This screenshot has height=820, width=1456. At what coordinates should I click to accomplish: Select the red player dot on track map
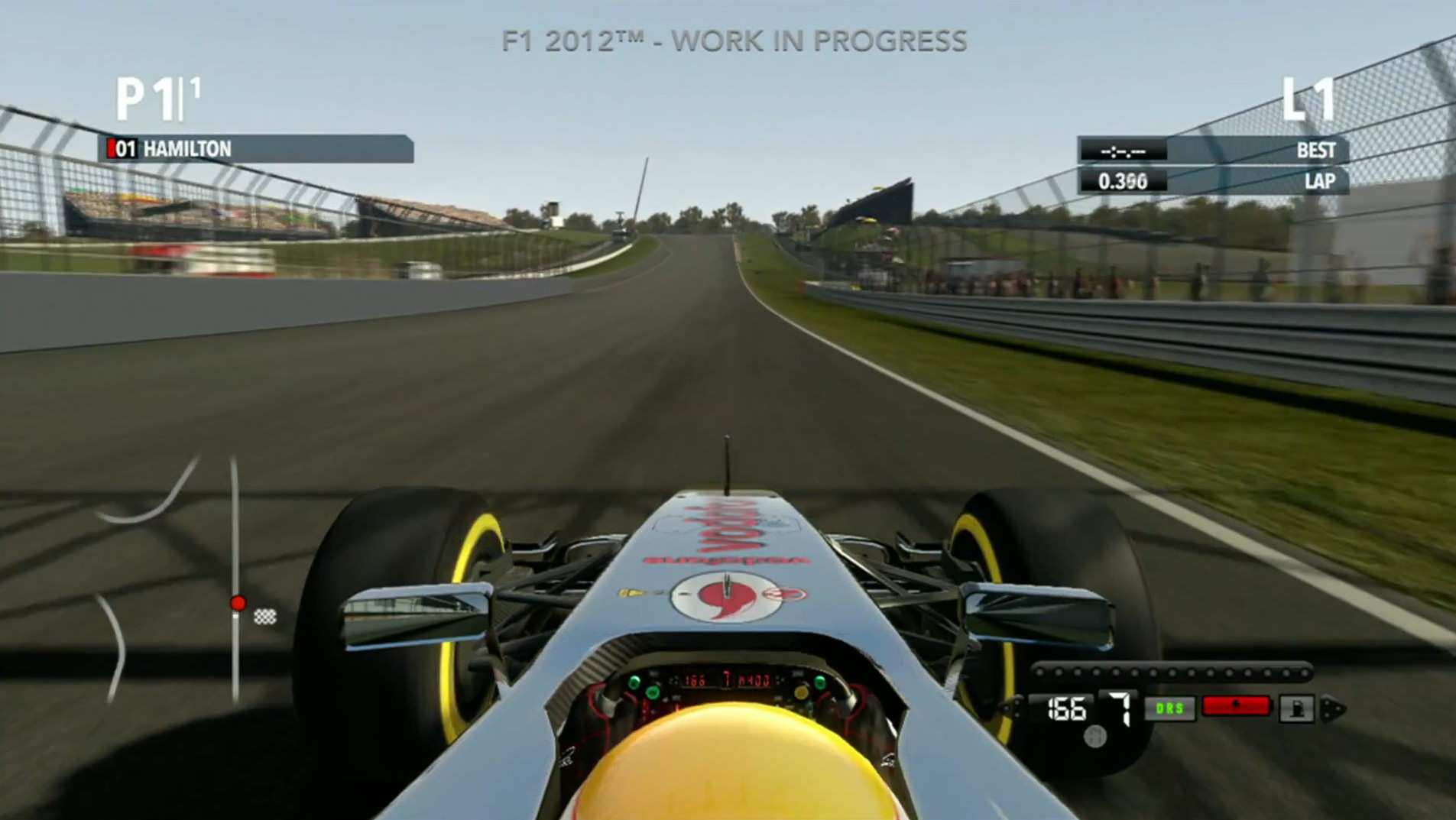(x=238, y=603)
